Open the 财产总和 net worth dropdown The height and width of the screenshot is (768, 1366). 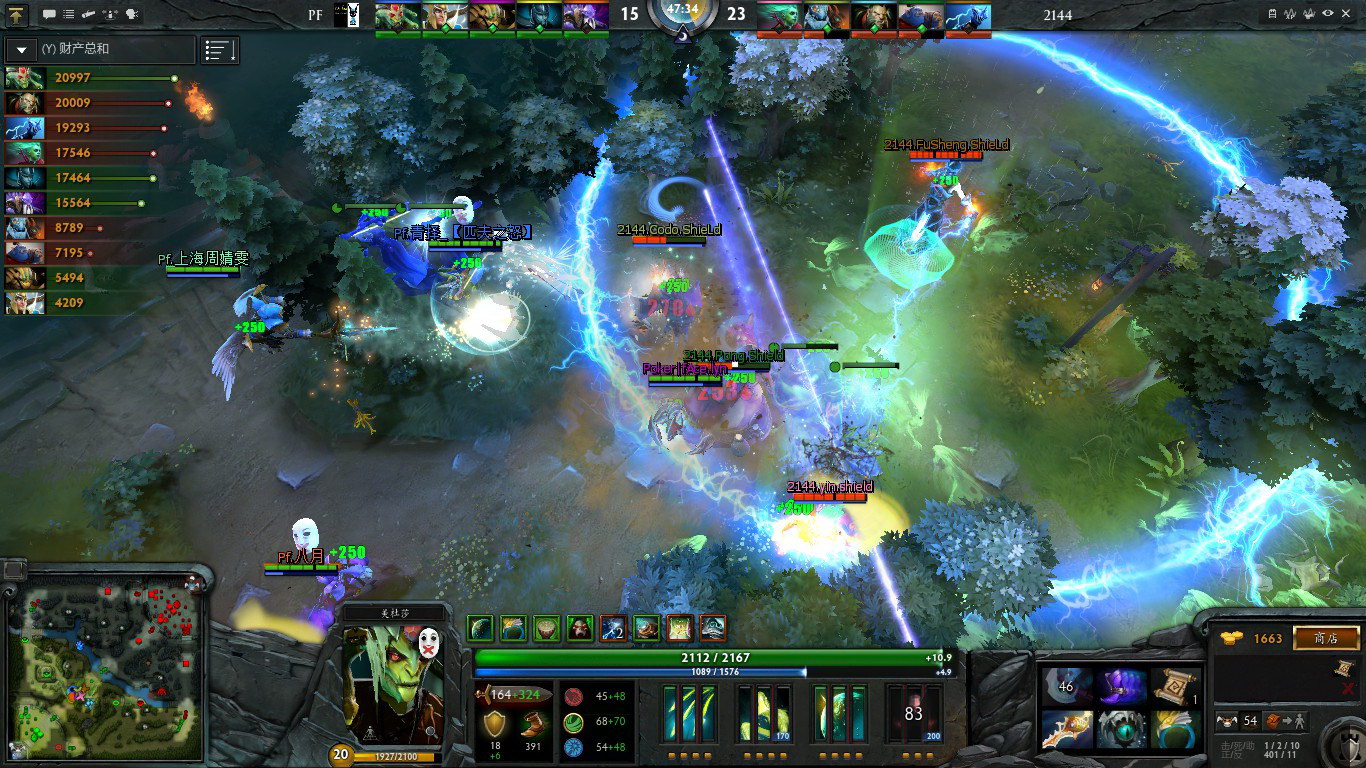(x=22, y=49)
